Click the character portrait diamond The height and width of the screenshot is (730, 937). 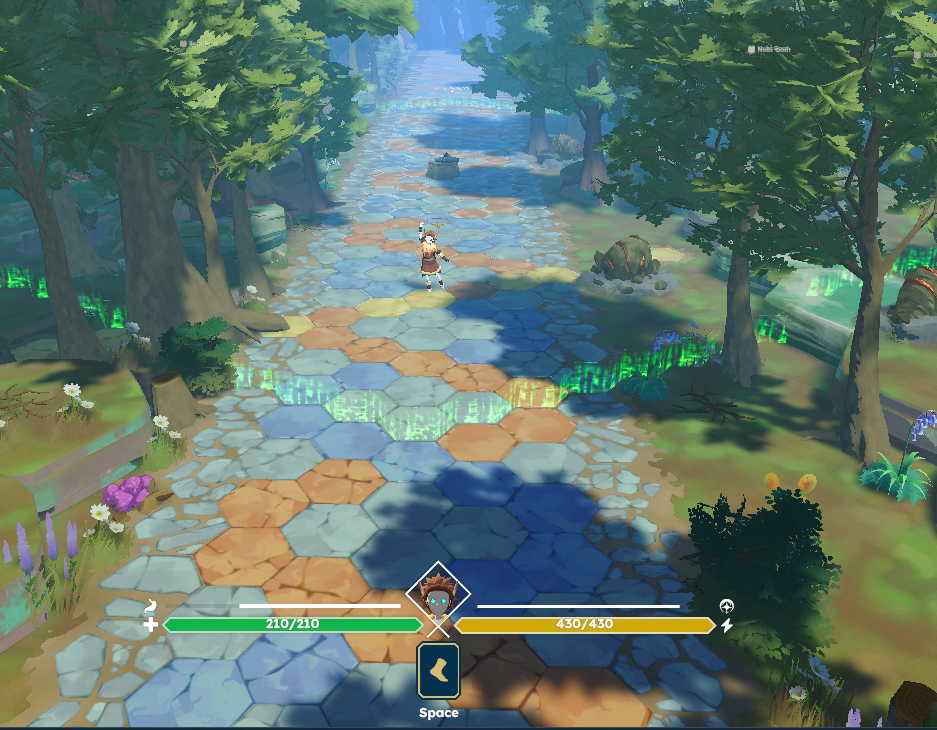438,598
